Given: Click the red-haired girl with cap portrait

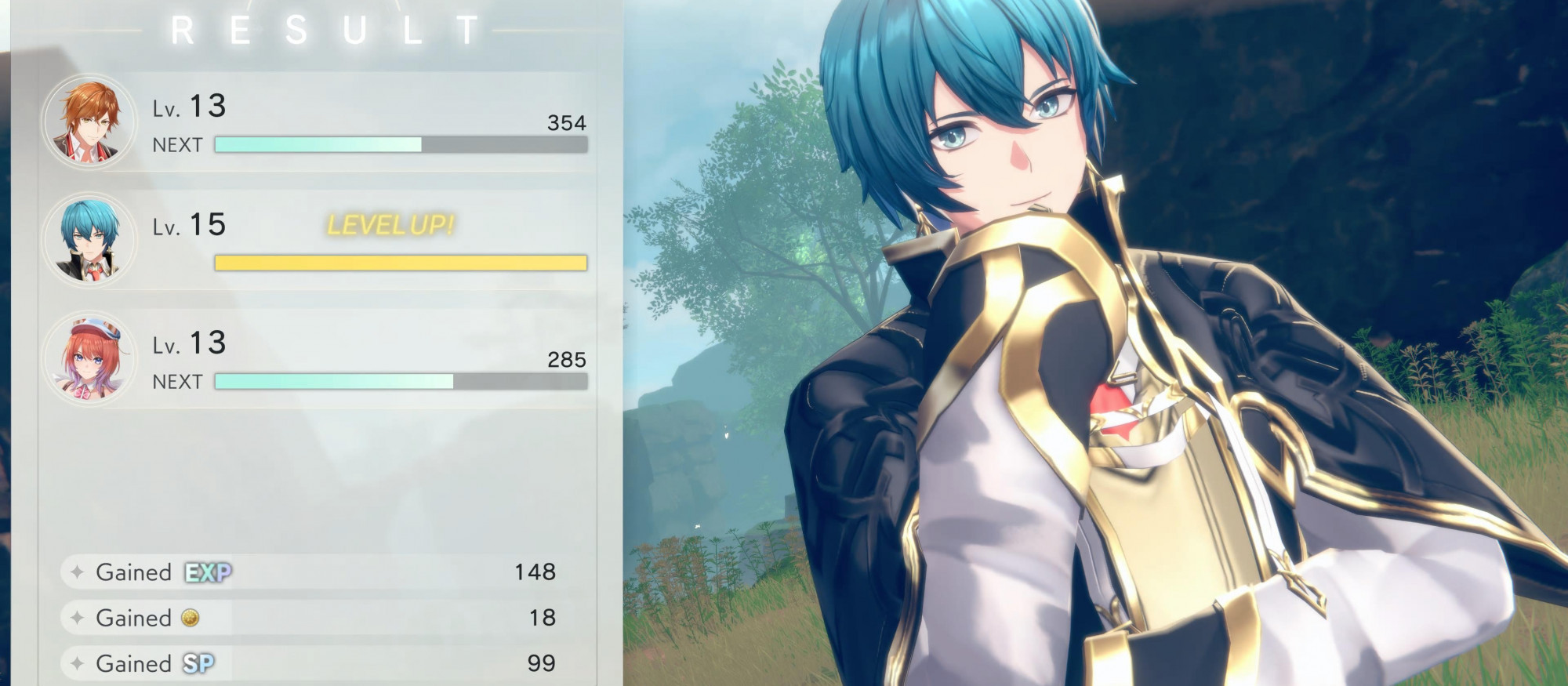Looking at the screenshot, I should click(89, 358).
